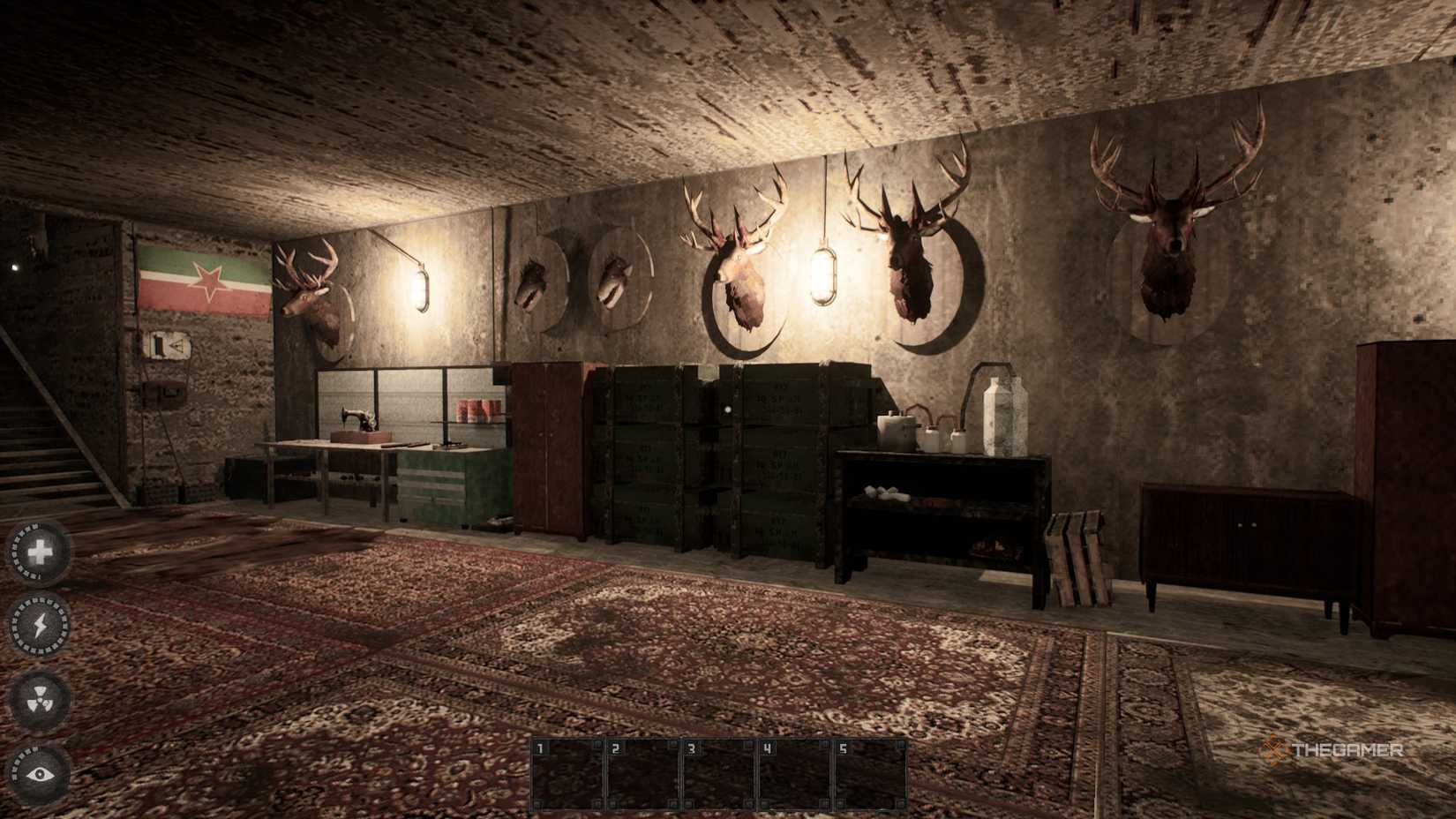
Task: Click the number badge on hotbar slot 4
Action: (768, 748)
